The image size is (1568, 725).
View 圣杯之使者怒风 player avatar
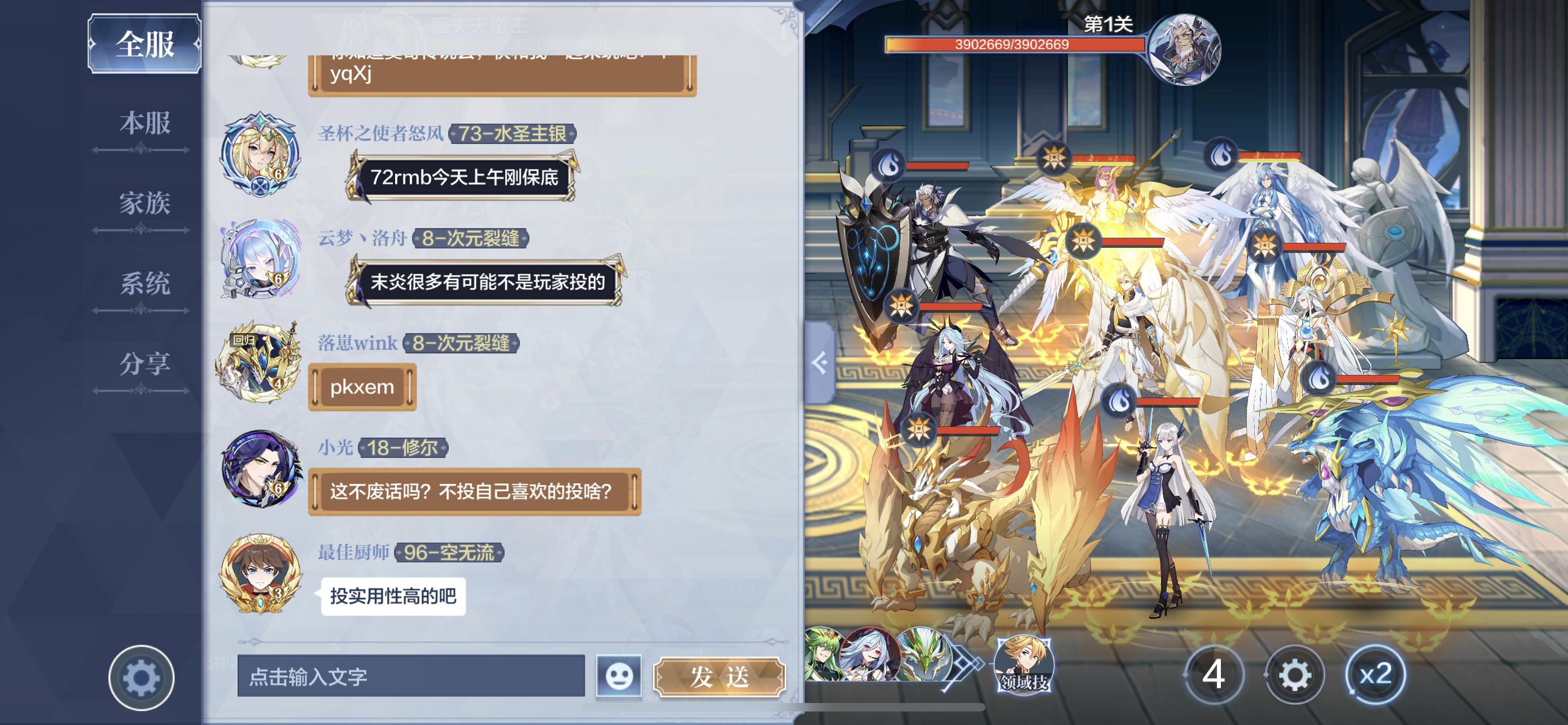261,155
